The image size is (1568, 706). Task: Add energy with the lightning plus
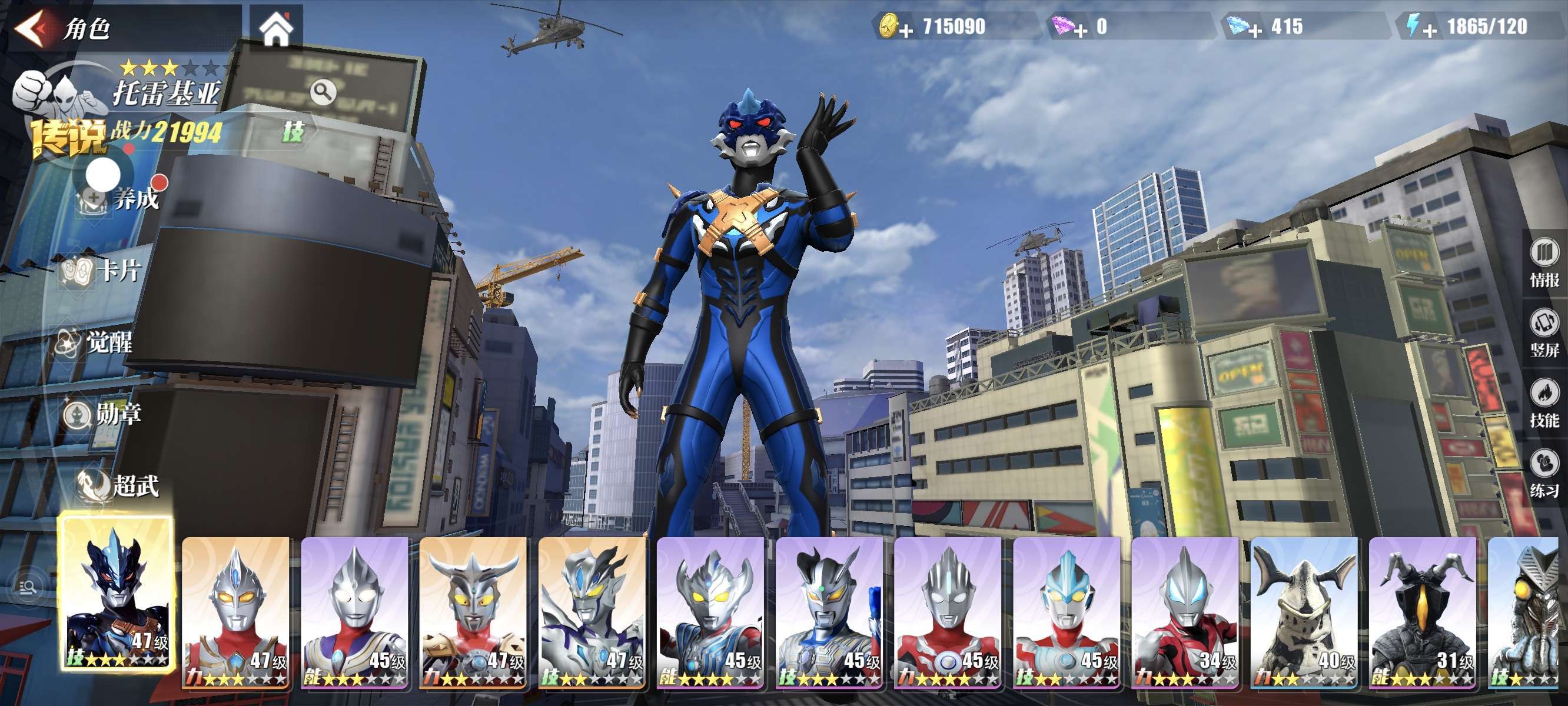[x=1430, y=29]
